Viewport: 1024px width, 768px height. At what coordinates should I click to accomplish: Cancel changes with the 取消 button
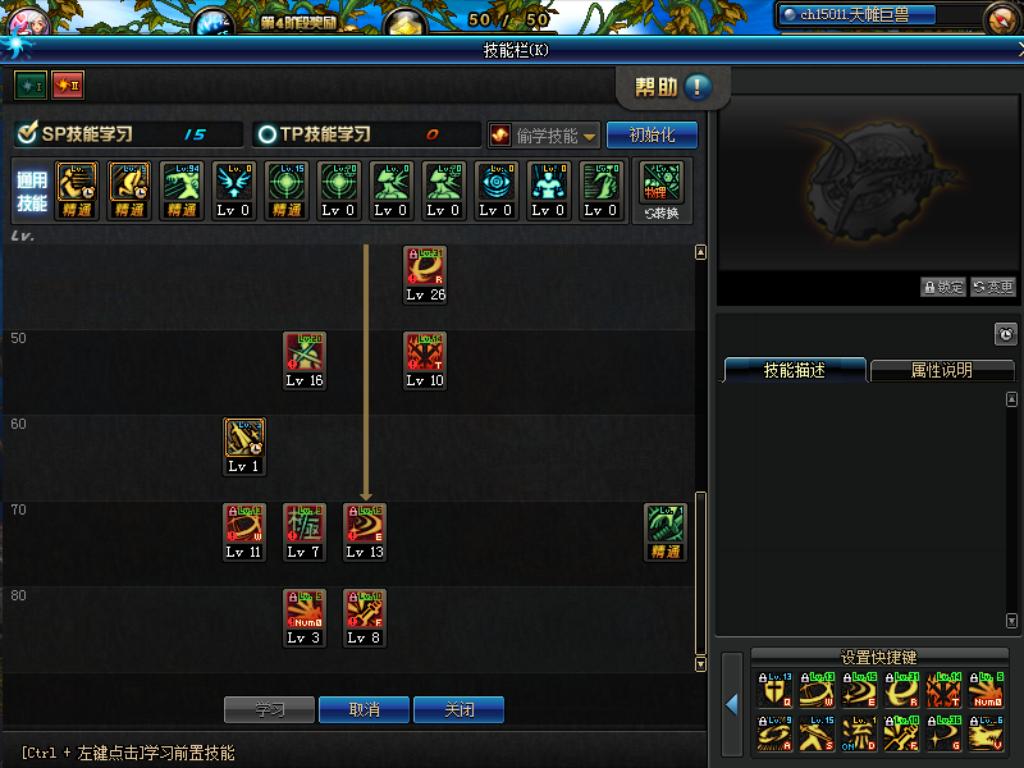(x=364, y=710)
